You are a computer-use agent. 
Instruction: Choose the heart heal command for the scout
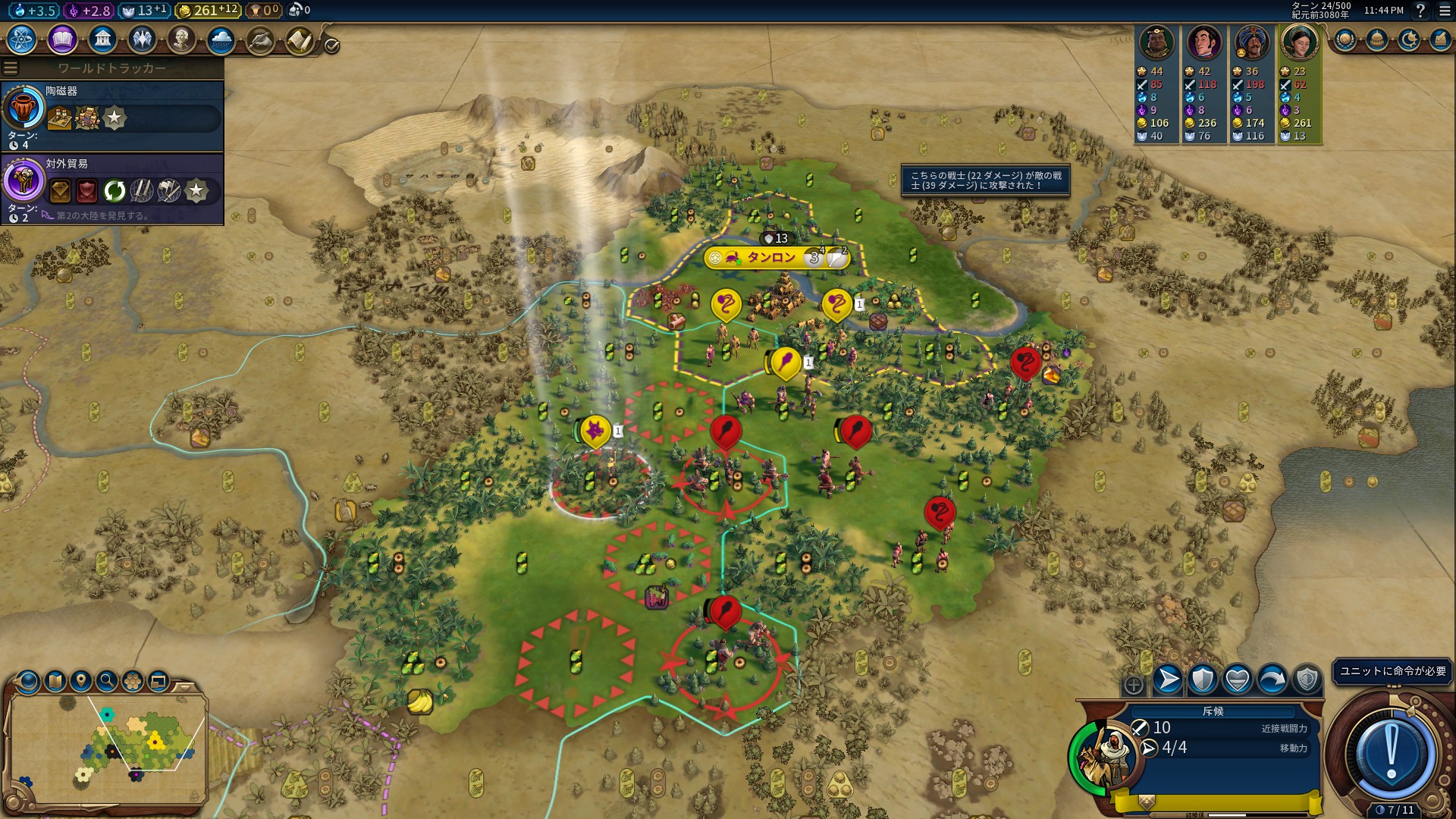click(x=1238, y=679)
